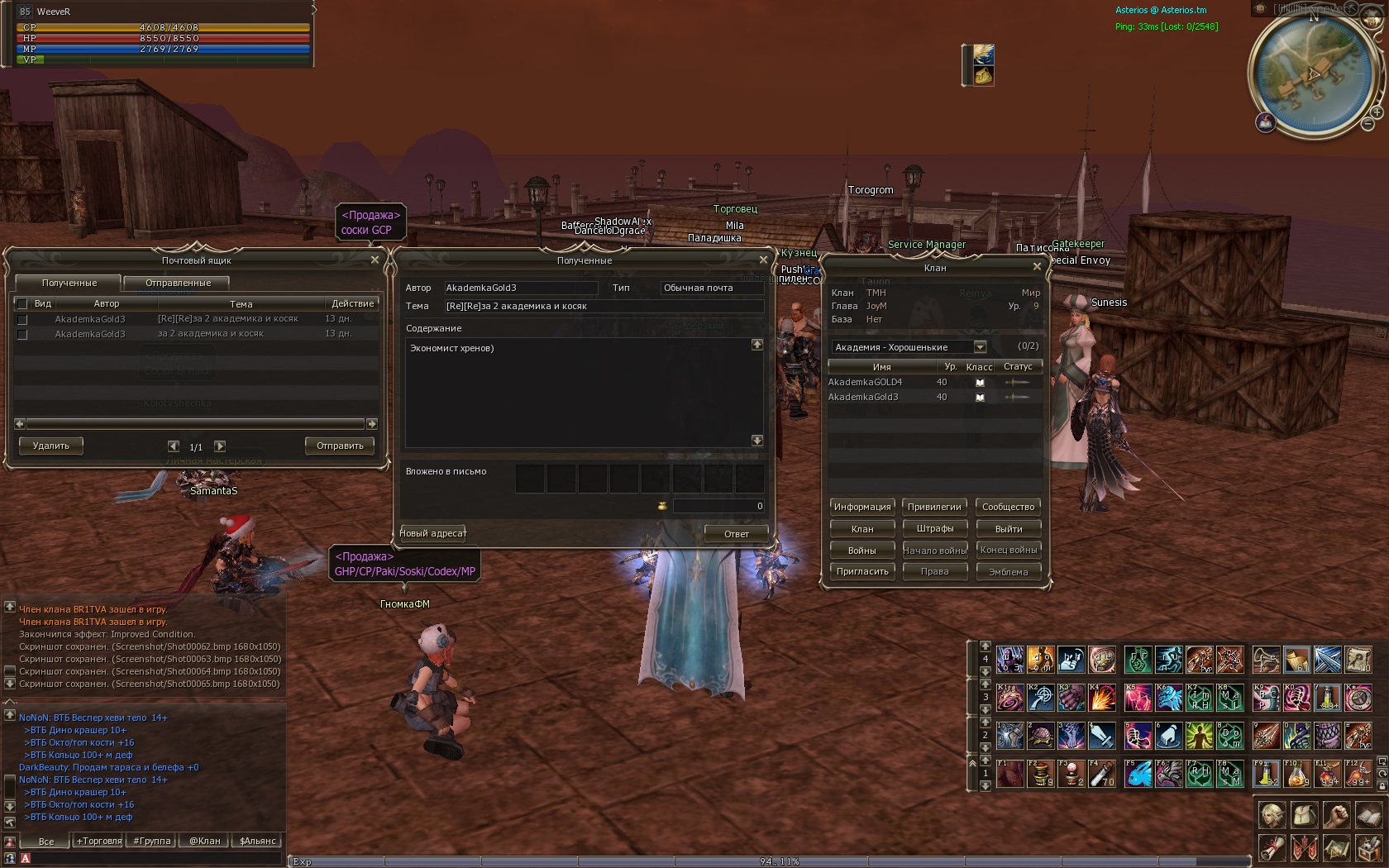Click the Пригласить button
Viewport: 1389px width, 868px height.
pyautogui.click(x=862, y=571)
